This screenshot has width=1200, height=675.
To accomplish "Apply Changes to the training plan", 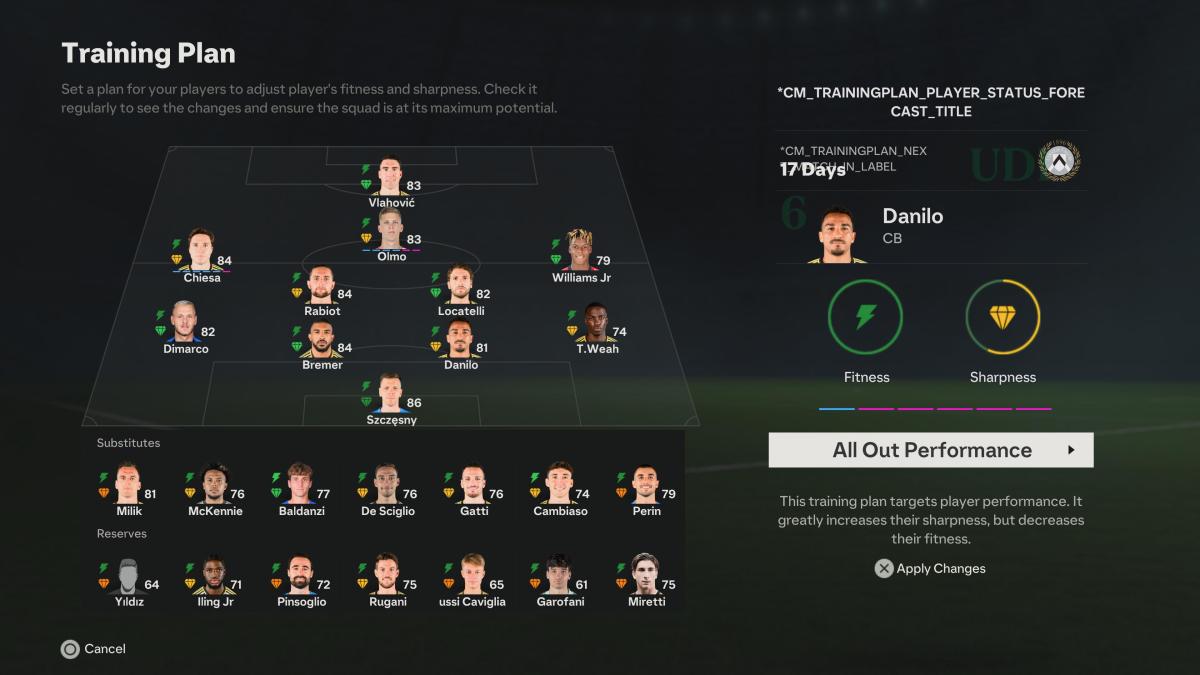I will 930,568.
